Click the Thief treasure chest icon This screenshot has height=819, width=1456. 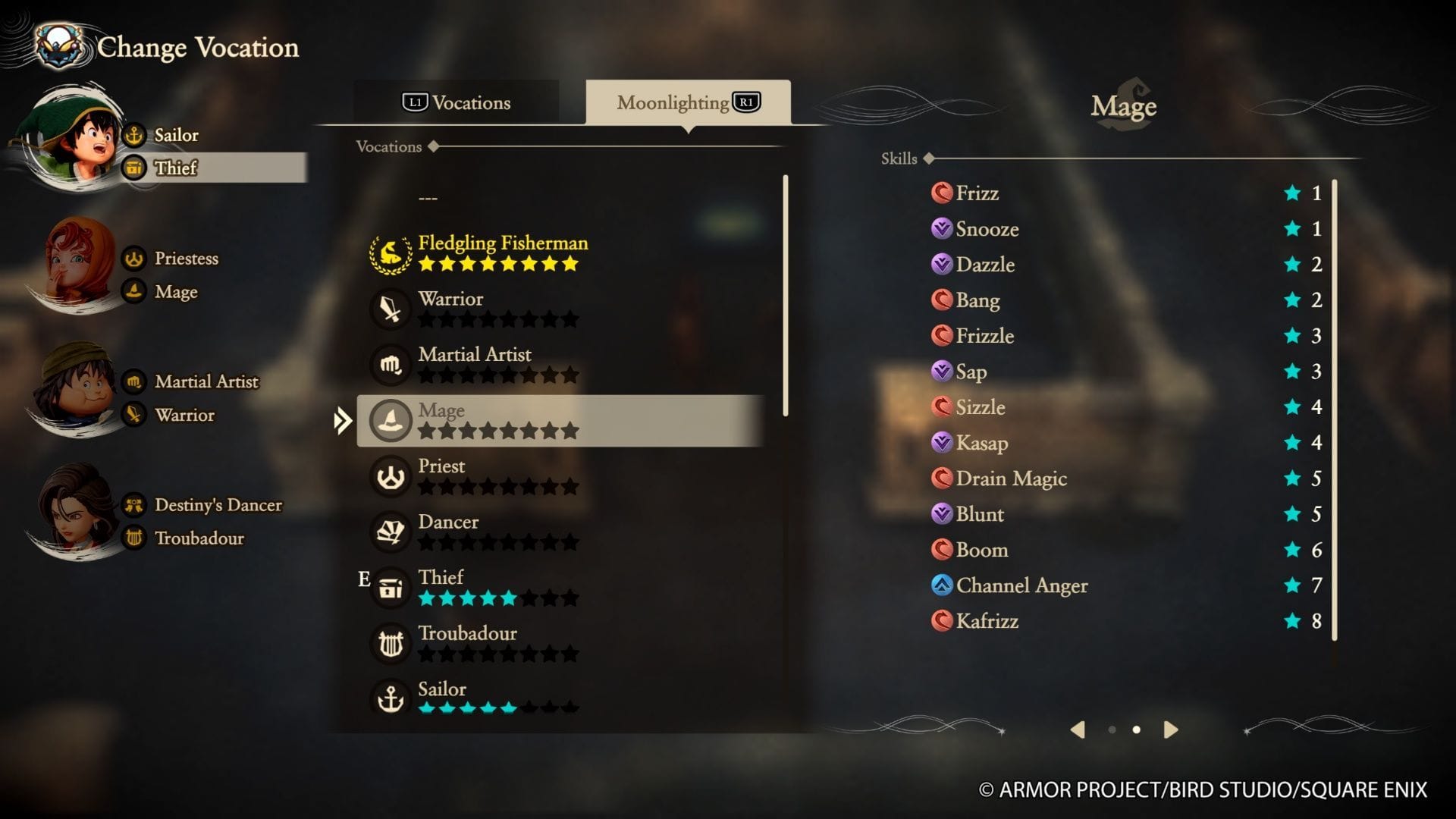390,588
